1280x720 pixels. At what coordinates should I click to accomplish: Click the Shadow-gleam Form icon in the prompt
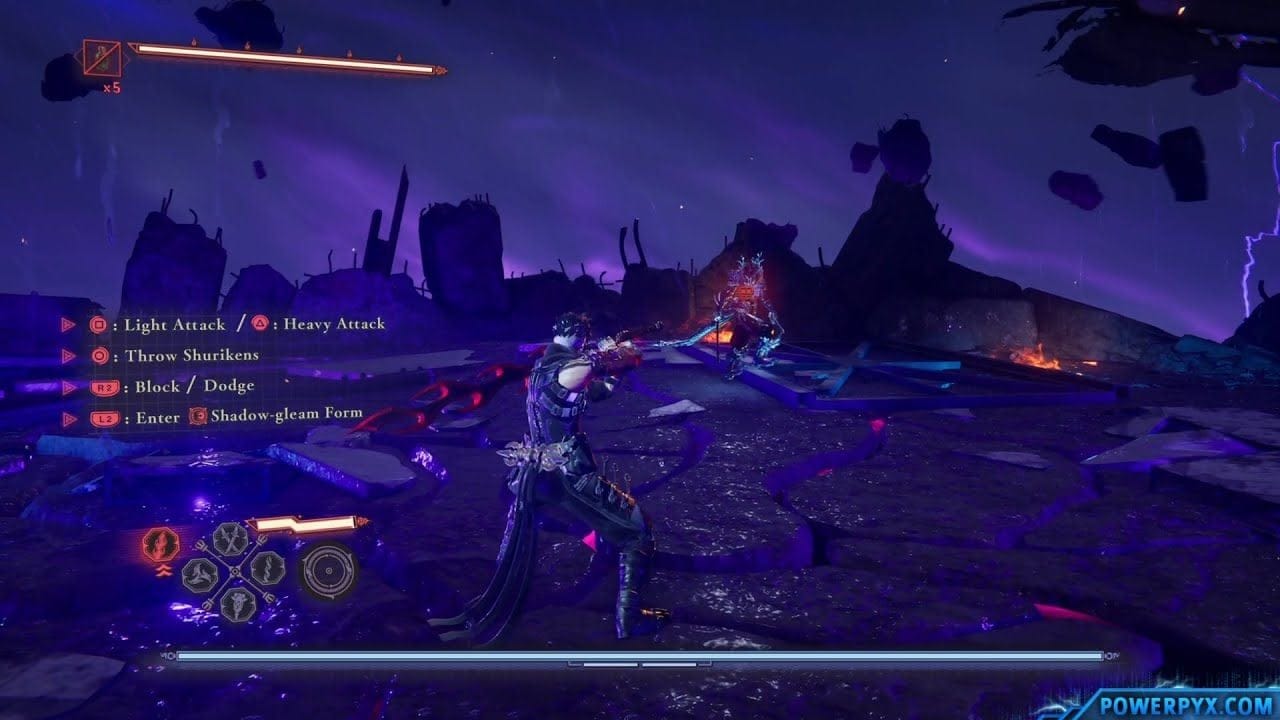click(x=196, y=417)
